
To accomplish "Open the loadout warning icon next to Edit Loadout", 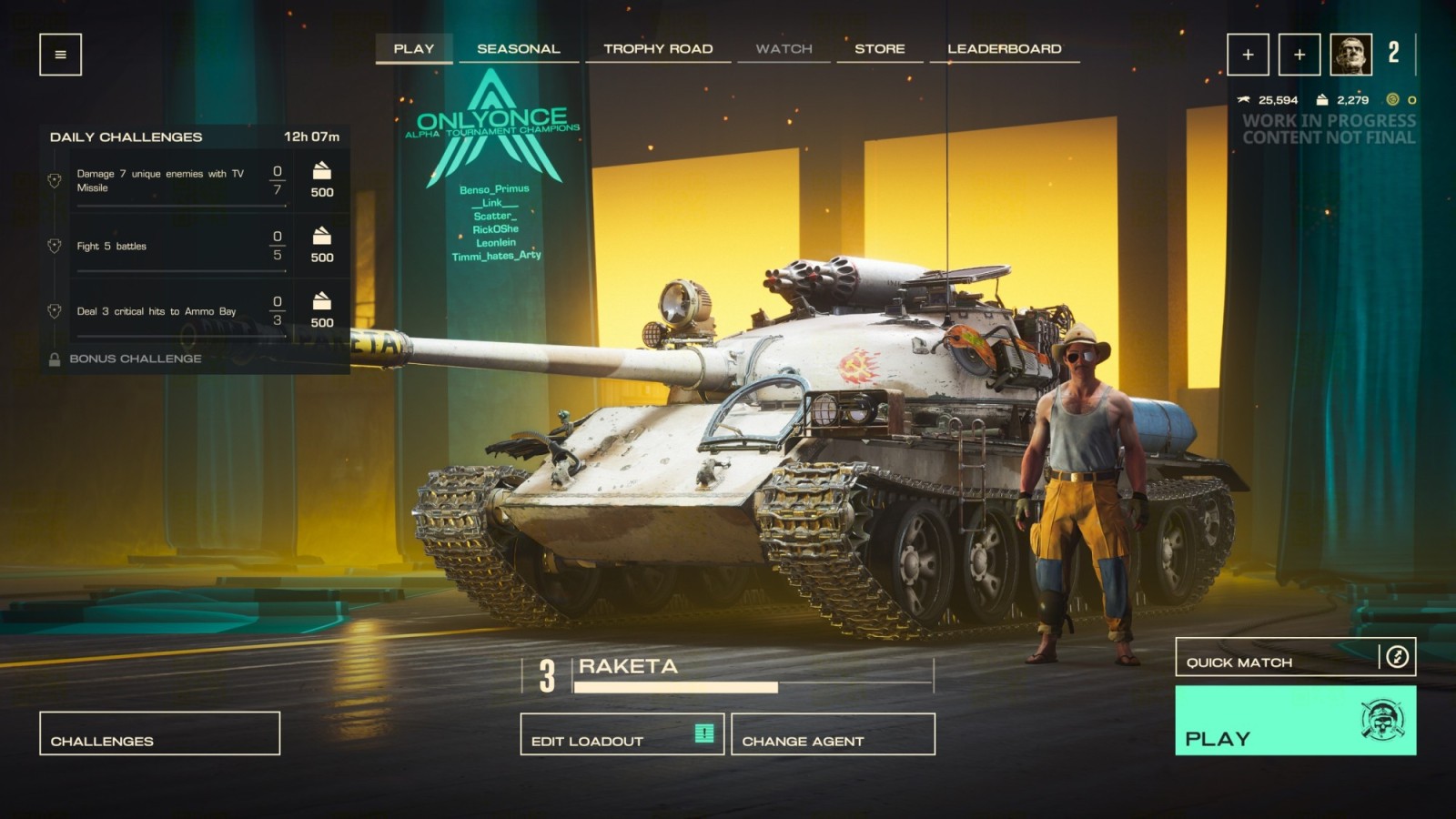I will click(x=703, y=735).
